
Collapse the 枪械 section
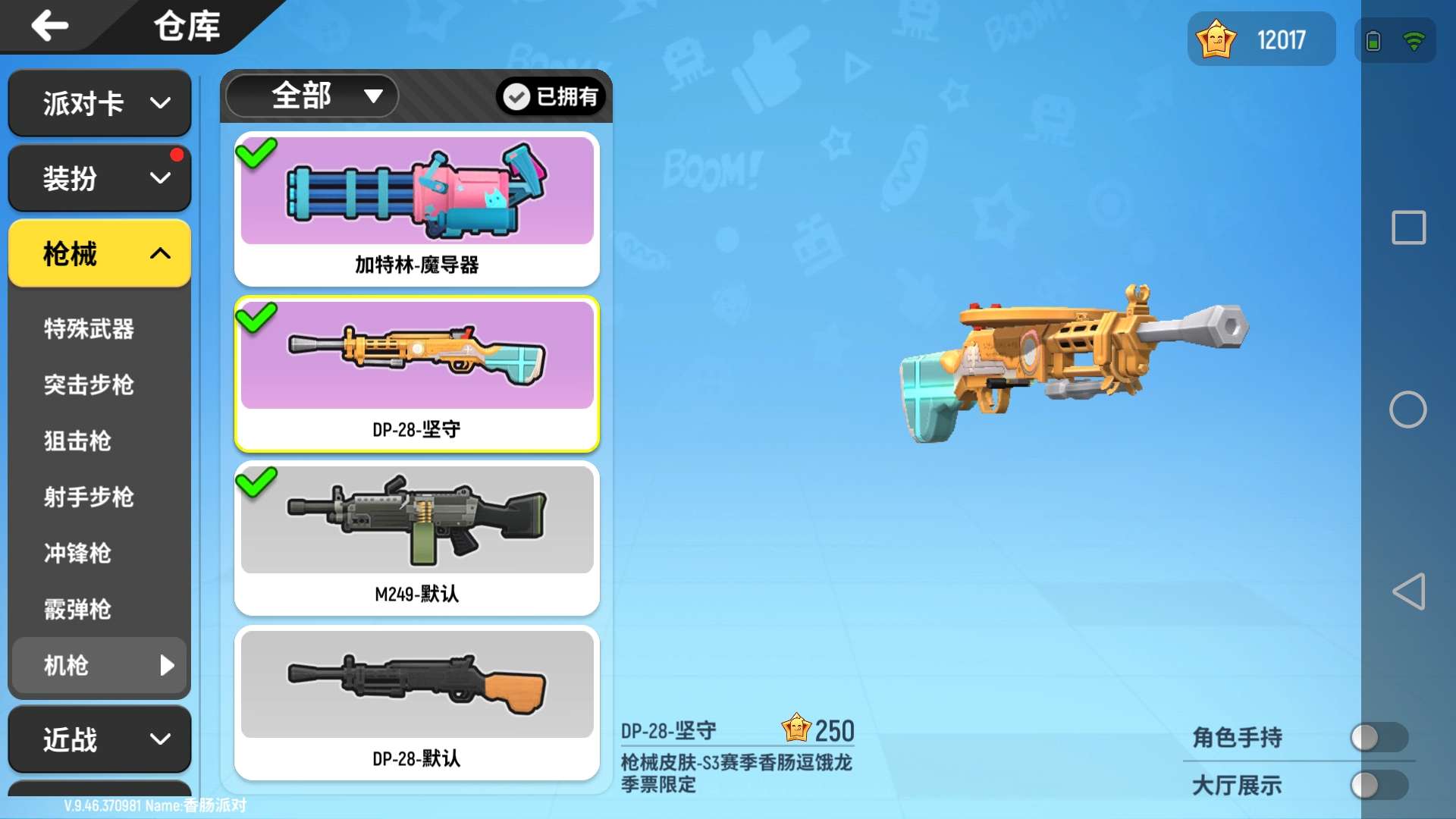click(x=99, y=254)
